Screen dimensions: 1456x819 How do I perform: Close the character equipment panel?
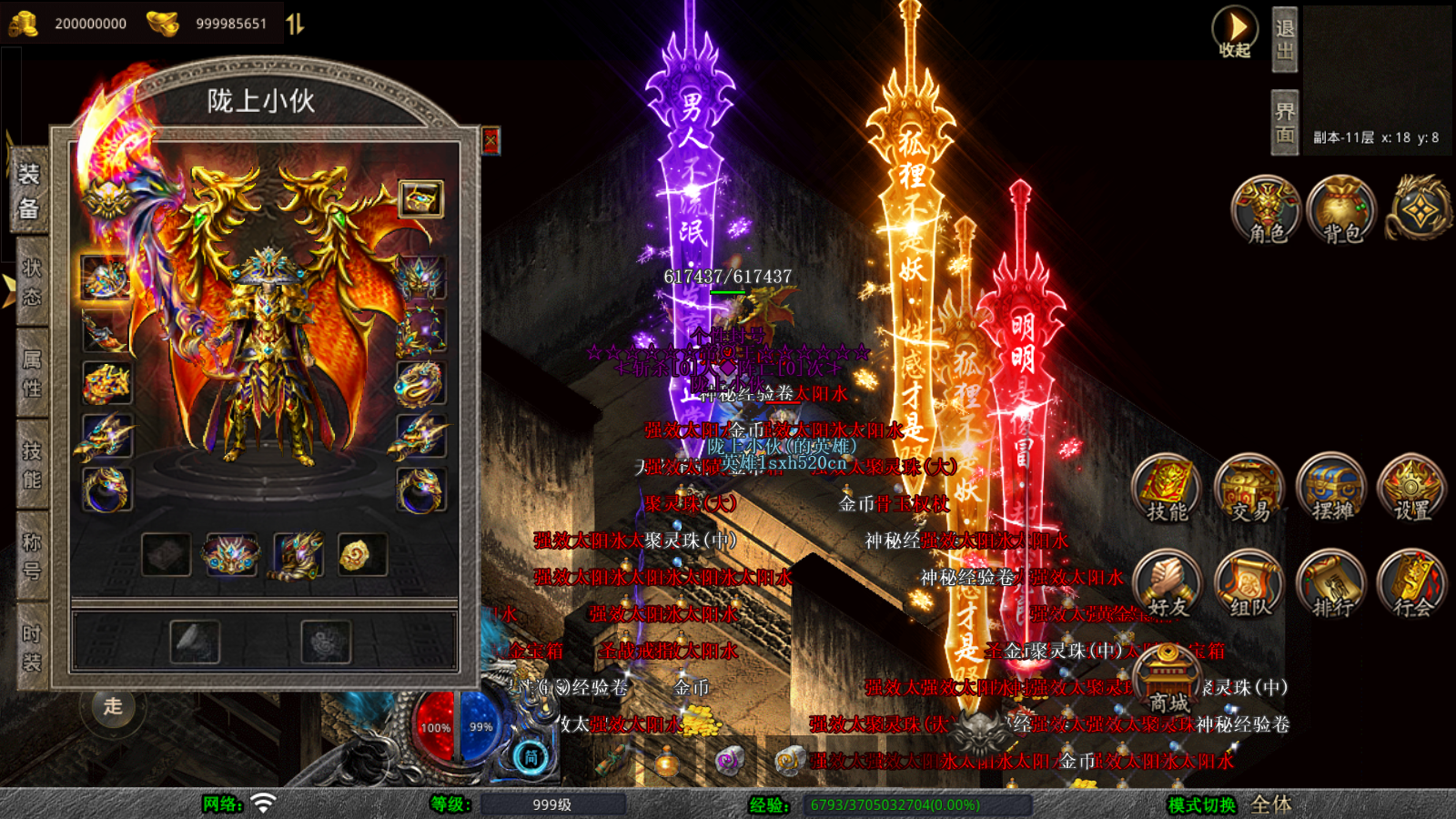pos(490,140)
